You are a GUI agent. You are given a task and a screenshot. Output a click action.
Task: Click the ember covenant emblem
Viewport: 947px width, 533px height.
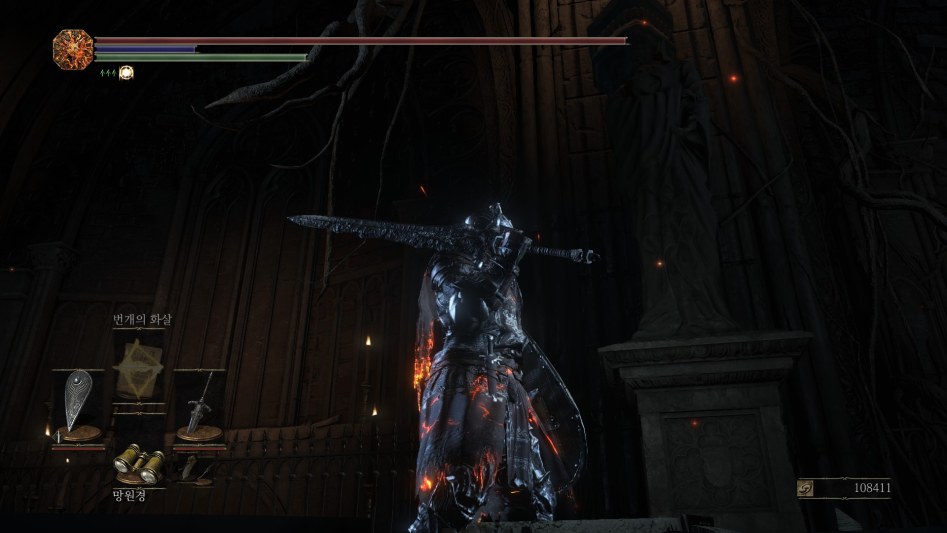[73, 48]
